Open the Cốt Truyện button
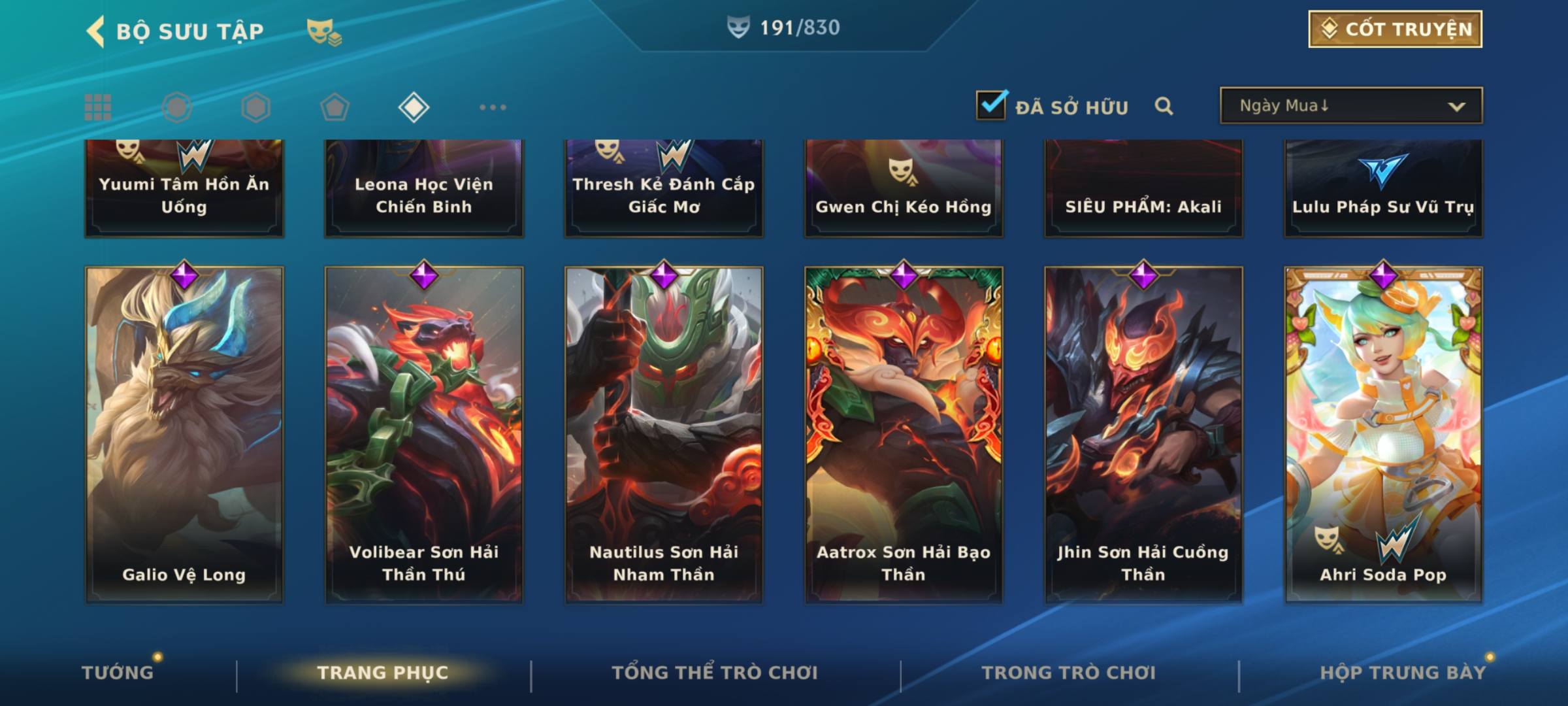 tap(1395, 29)
